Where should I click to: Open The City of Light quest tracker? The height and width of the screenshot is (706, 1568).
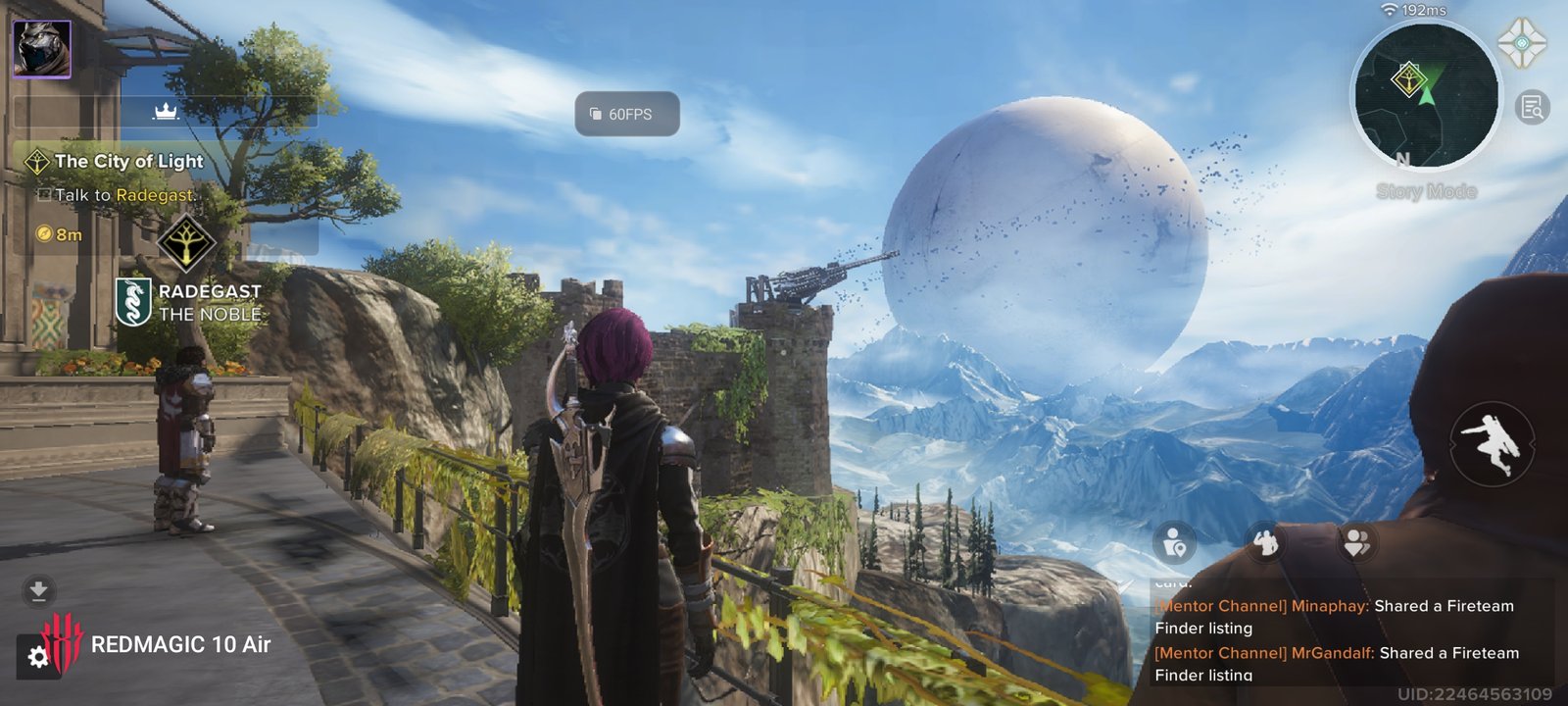coord(128,162)
